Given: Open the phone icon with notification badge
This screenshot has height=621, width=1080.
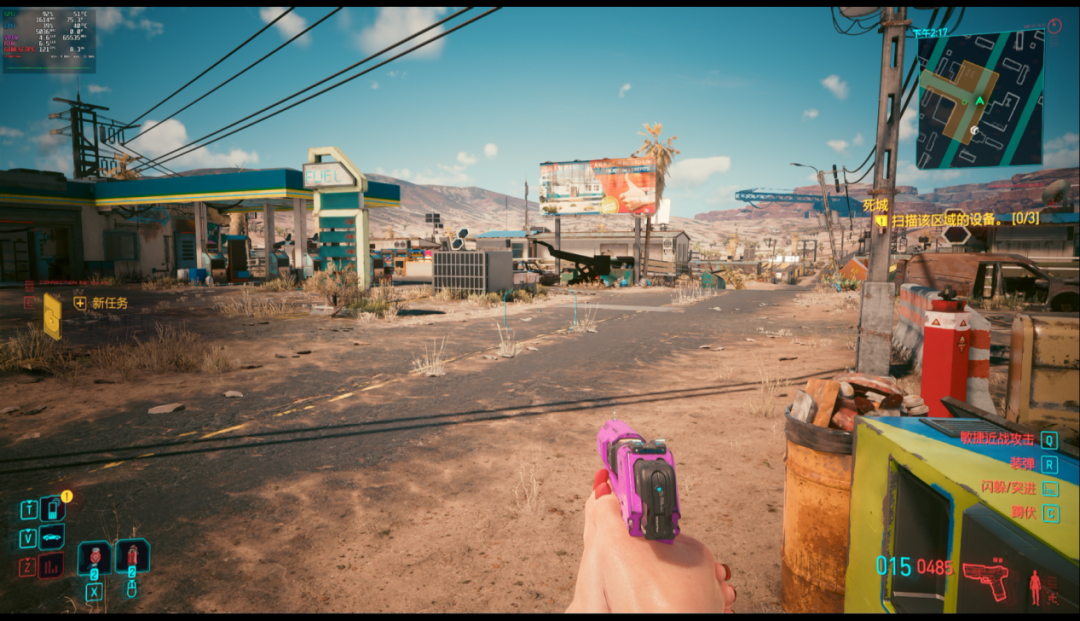Looking at the screenshot, I should [52, 508].
